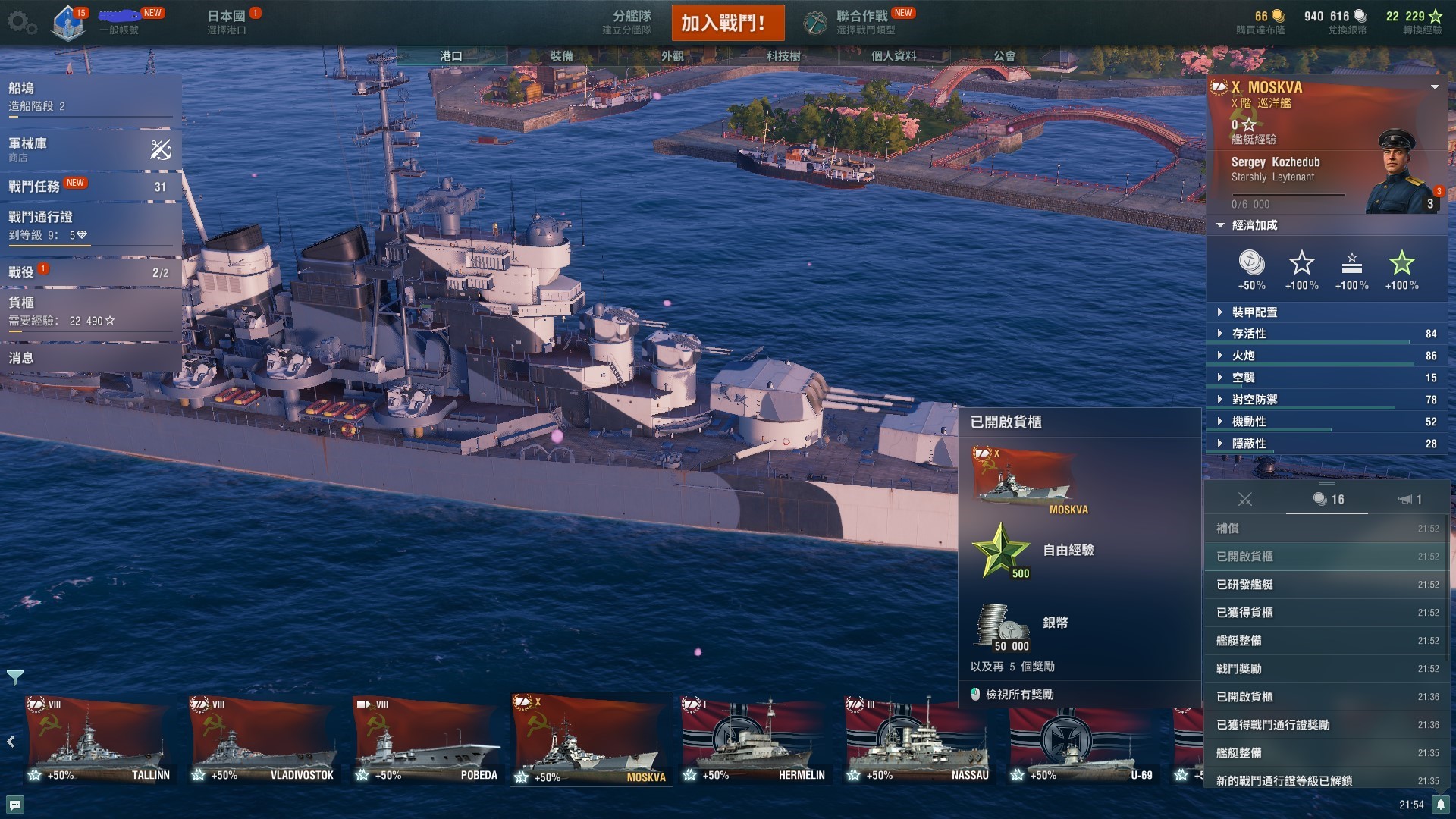Collapse the 經濟加成 economic bonuses section
The height and width of the screenshot is (819, 1456).
coord(1254,225)
